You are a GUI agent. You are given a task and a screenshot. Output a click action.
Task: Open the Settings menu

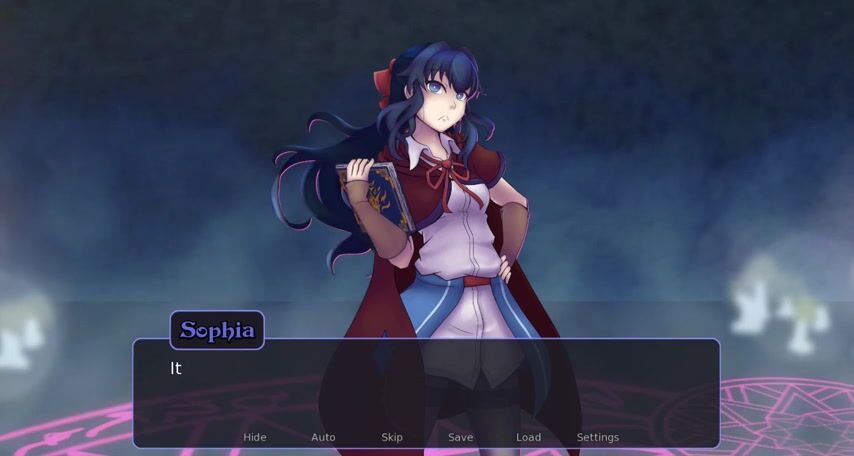pos(597,437)
